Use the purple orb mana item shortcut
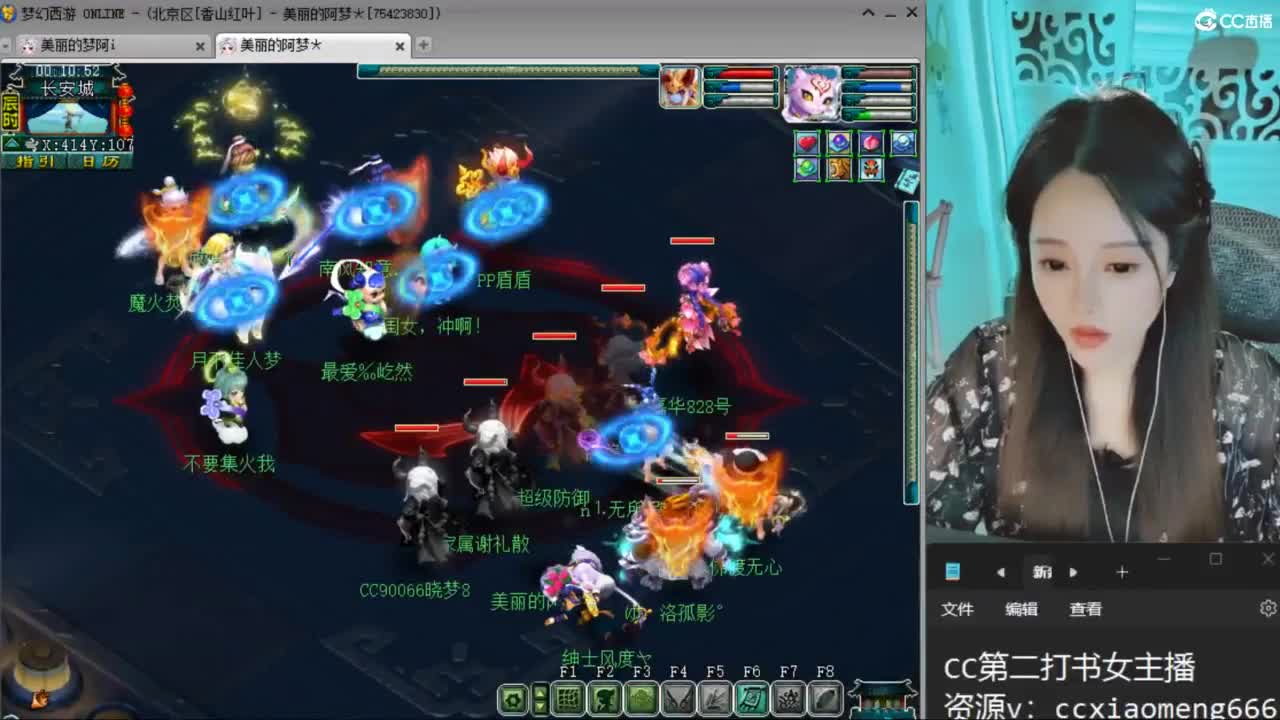The width and height of the screenshot is (1280, 720). [840, 142]
